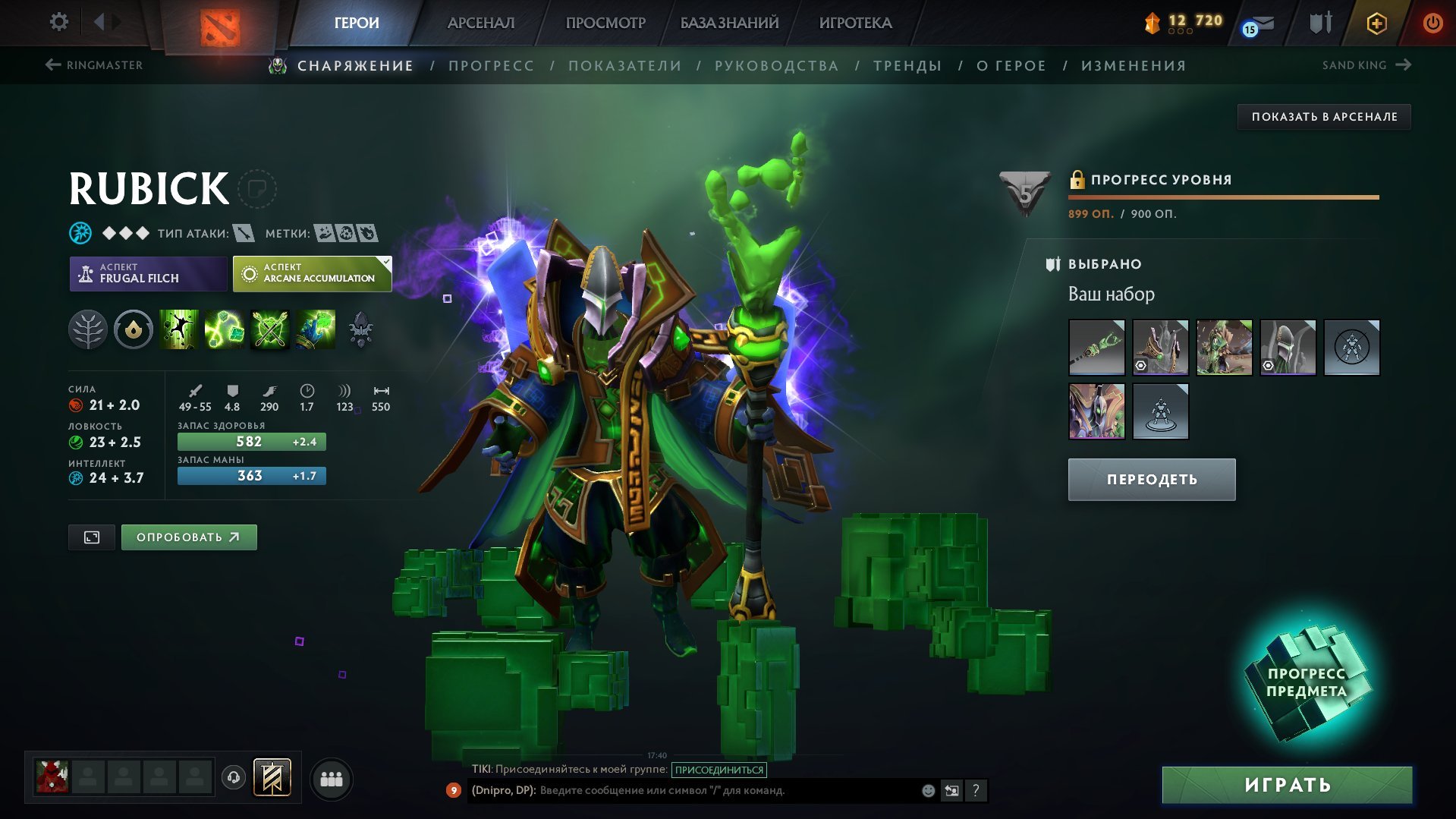Click the armory shield and sword icon
The width and height of the screenshot is (1456, 819).
1319,23
